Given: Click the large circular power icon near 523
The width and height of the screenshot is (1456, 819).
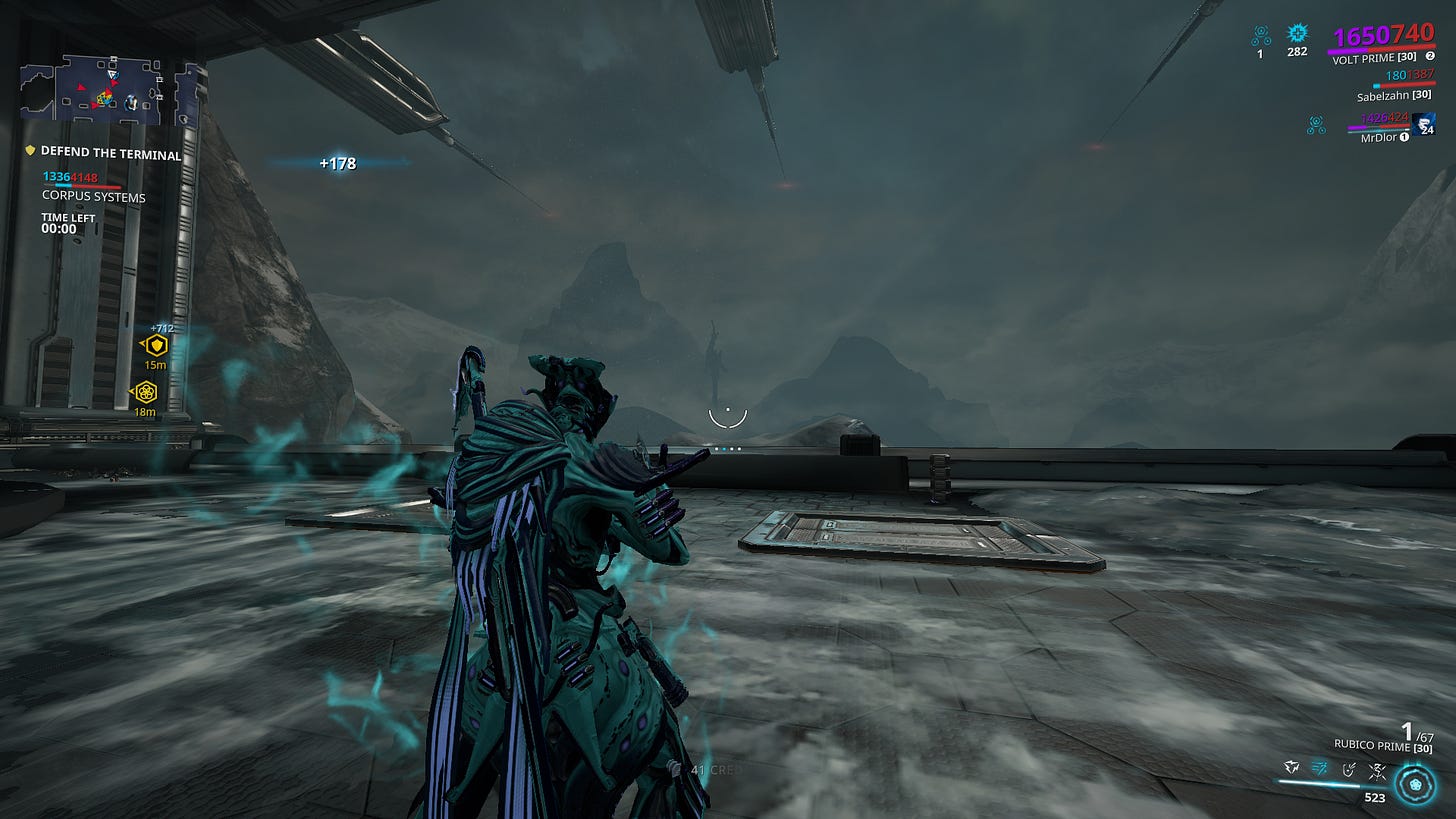Looking at the screenshot, I should click(x=1413, y=785).
